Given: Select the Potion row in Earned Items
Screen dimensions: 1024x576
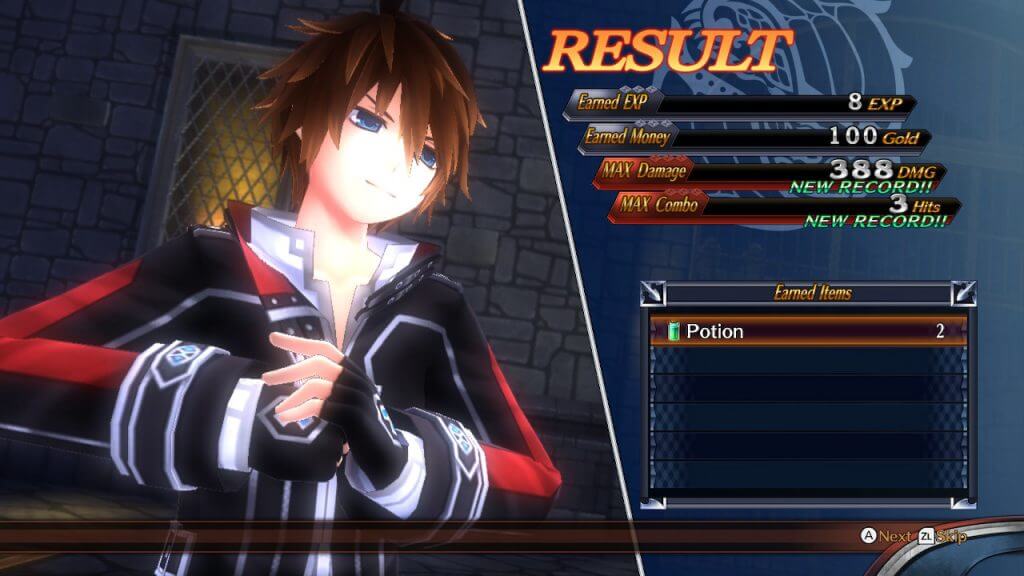Looking at the screenshot, I should point(808,331).
